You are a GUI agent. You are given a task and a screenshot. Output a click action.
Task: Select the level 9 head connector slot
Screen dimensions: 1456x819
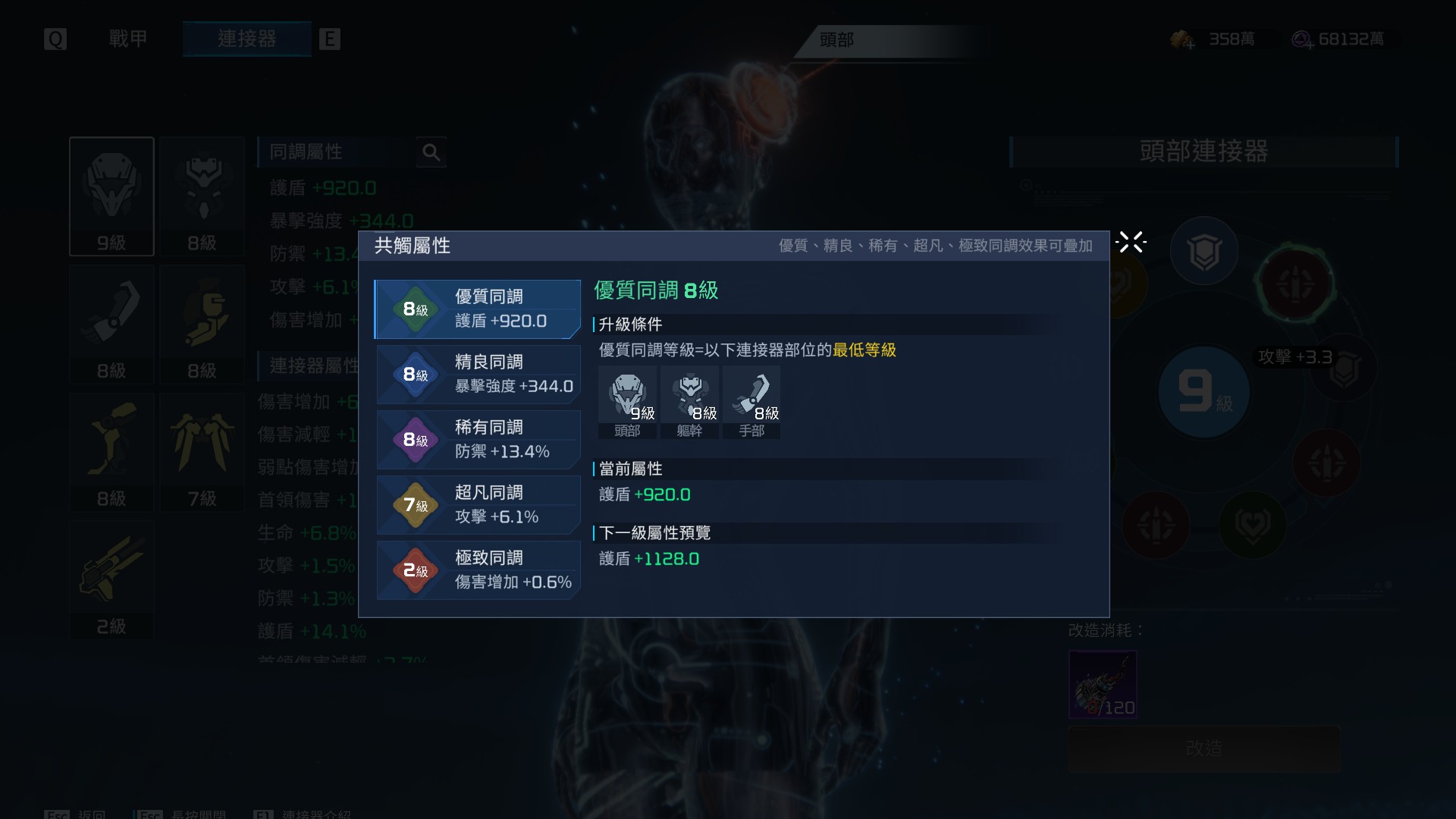(x=111, y=196)
